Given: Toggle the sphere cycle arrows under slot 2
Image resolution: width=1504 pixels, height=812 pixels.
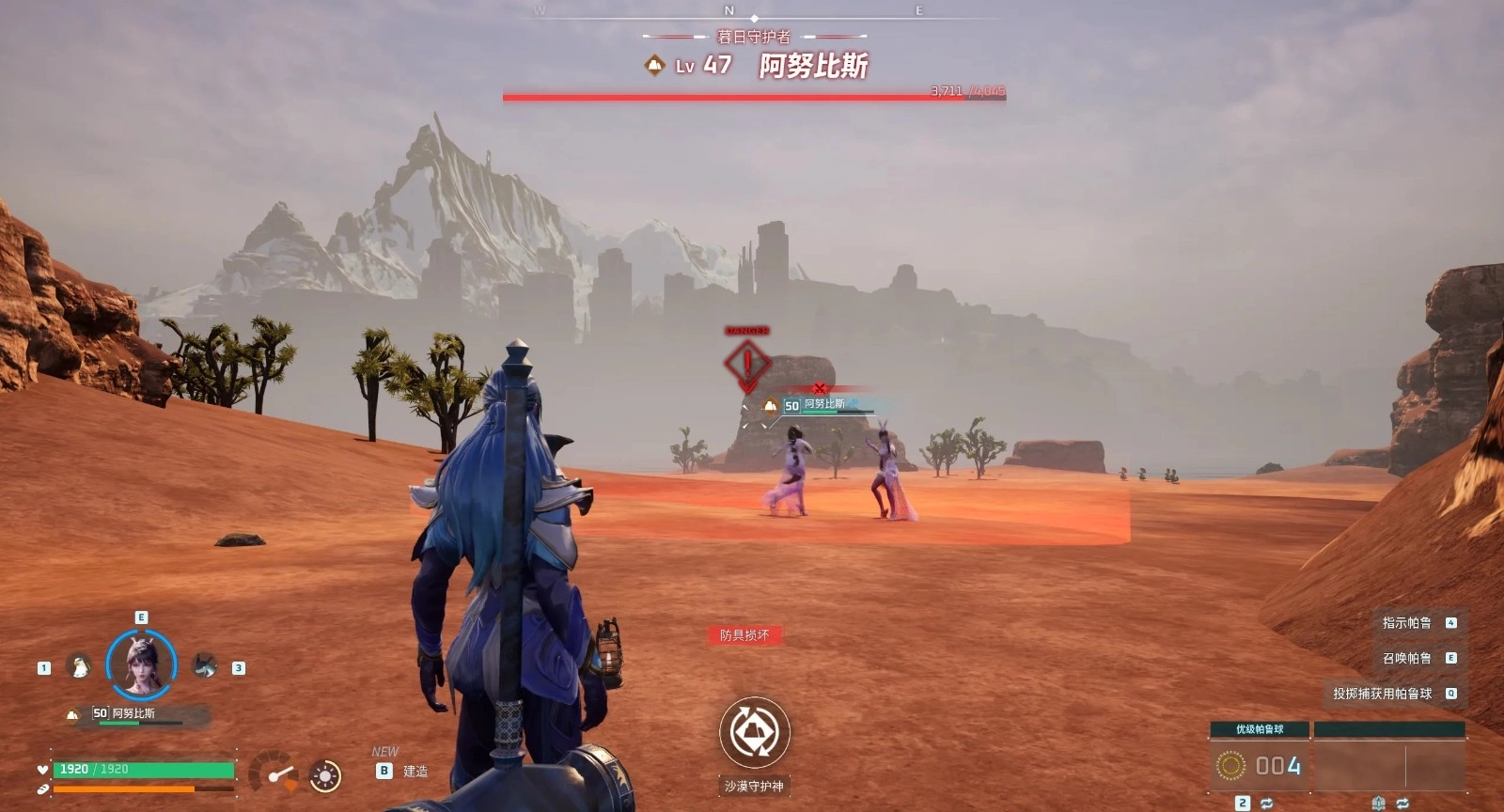Looking at the screenshot, I should pyautogui.click(x=1267, y=803).
